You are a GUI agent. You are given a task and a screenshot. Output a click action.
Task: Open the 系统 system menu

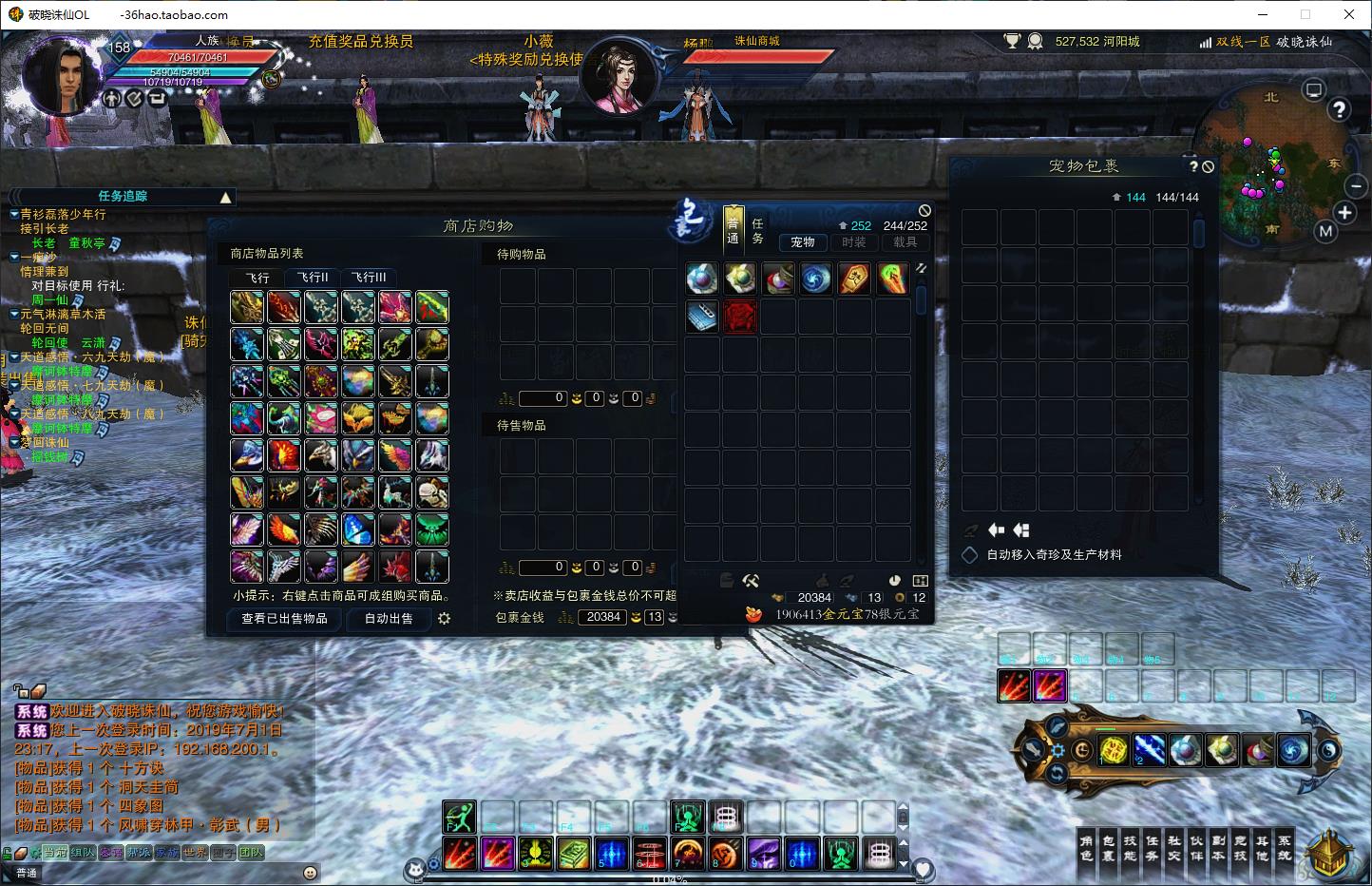[x=1284, y=848]
